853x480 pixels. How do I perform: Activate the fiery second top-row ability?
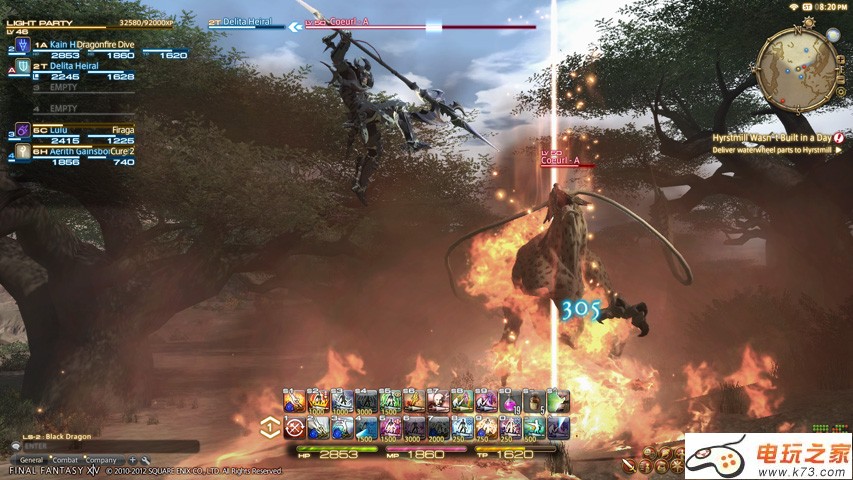[x=317, y=402]
